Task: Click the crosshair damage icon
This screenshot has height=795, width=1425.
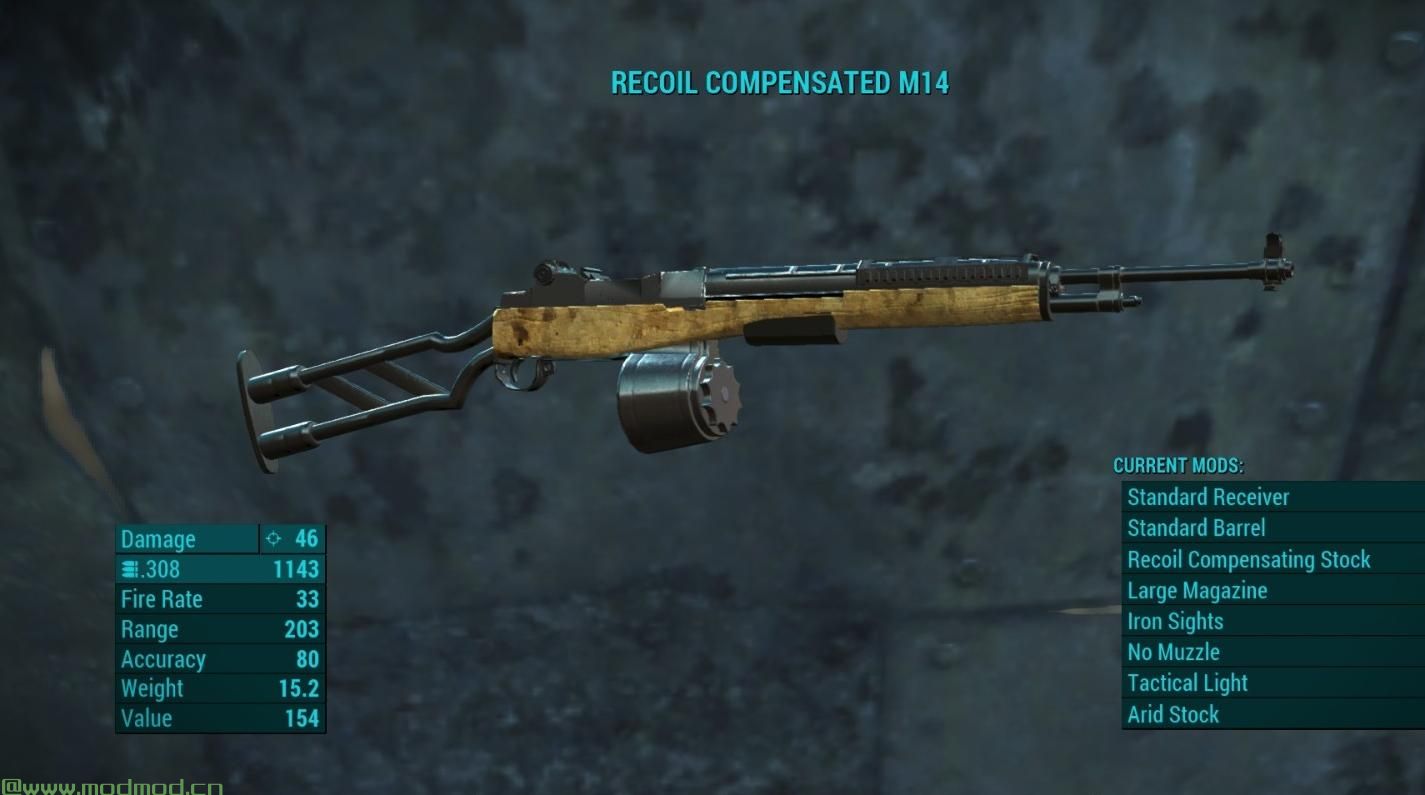Action: click(x=272, y=539)
